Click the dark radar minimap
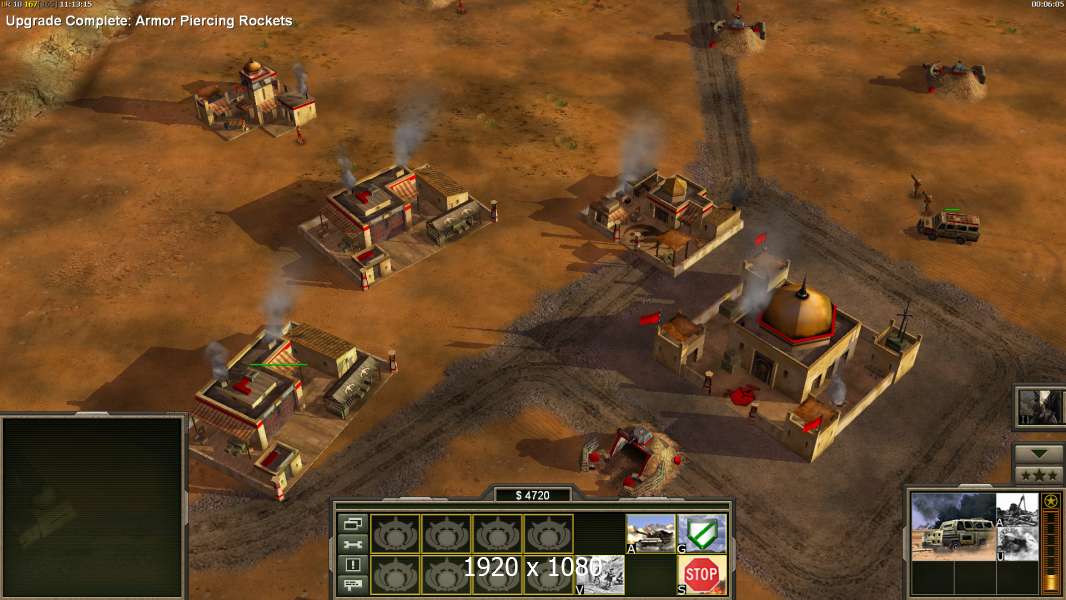 coord(93,504)
